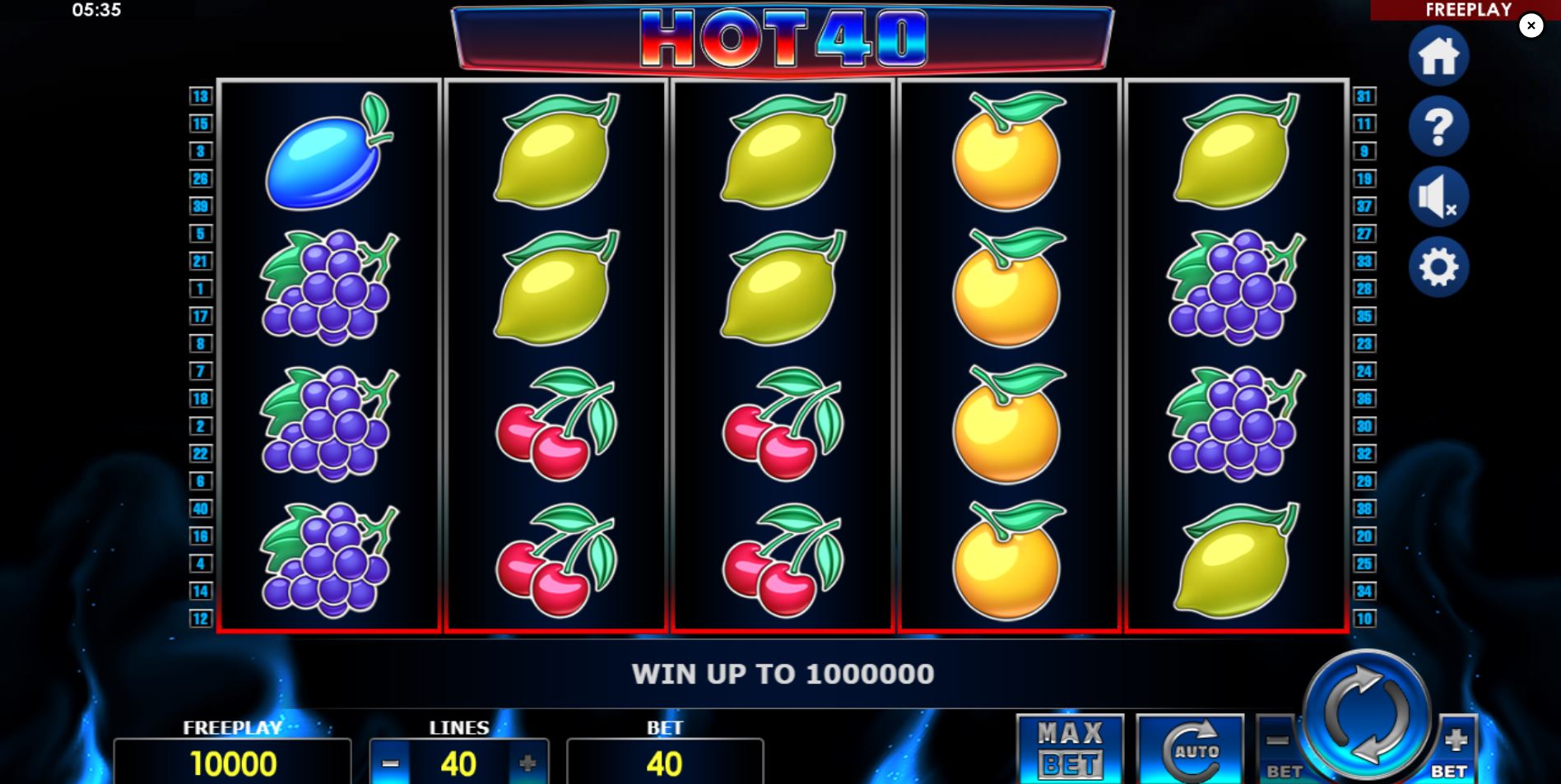The height and width of the screenshot is (784, 1561).
Task: Click the home icon to exit game
Action: [1438, 55]
